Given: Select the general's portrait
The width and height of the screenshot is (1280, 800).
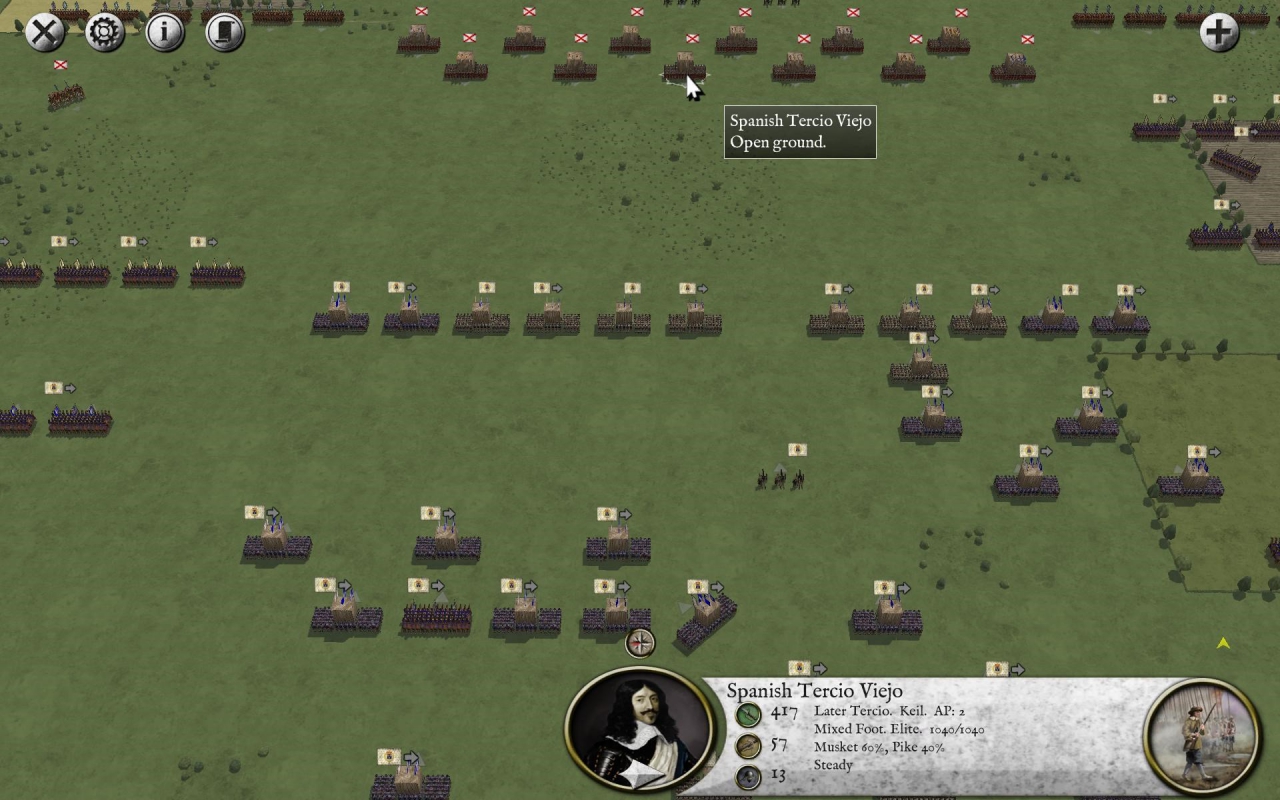Looking at the screenshot, I should point(640,730).
